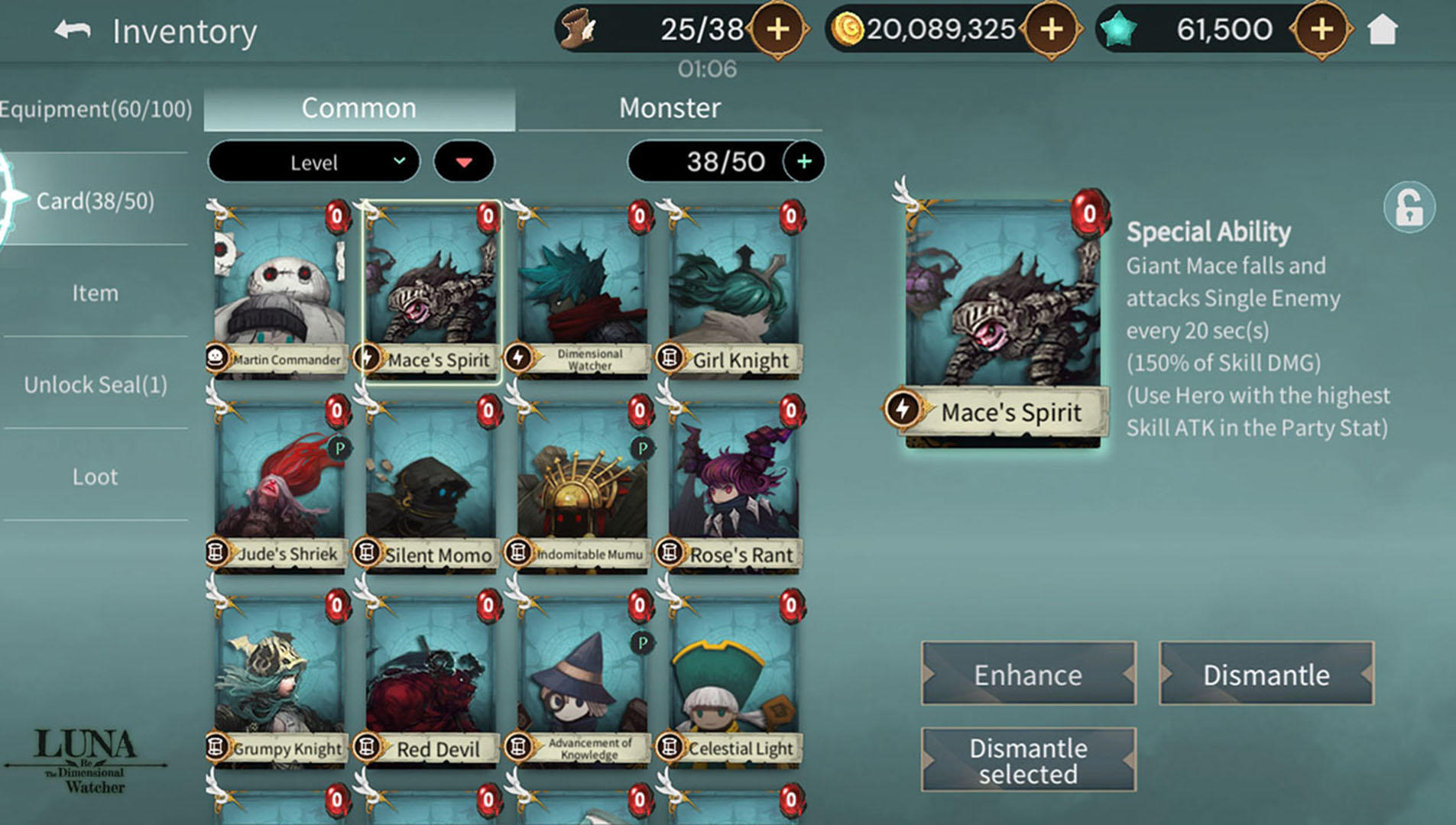1456x825 pixels.
Task: Click the + beside the 38/50 card counter
Action: (803, 161)
